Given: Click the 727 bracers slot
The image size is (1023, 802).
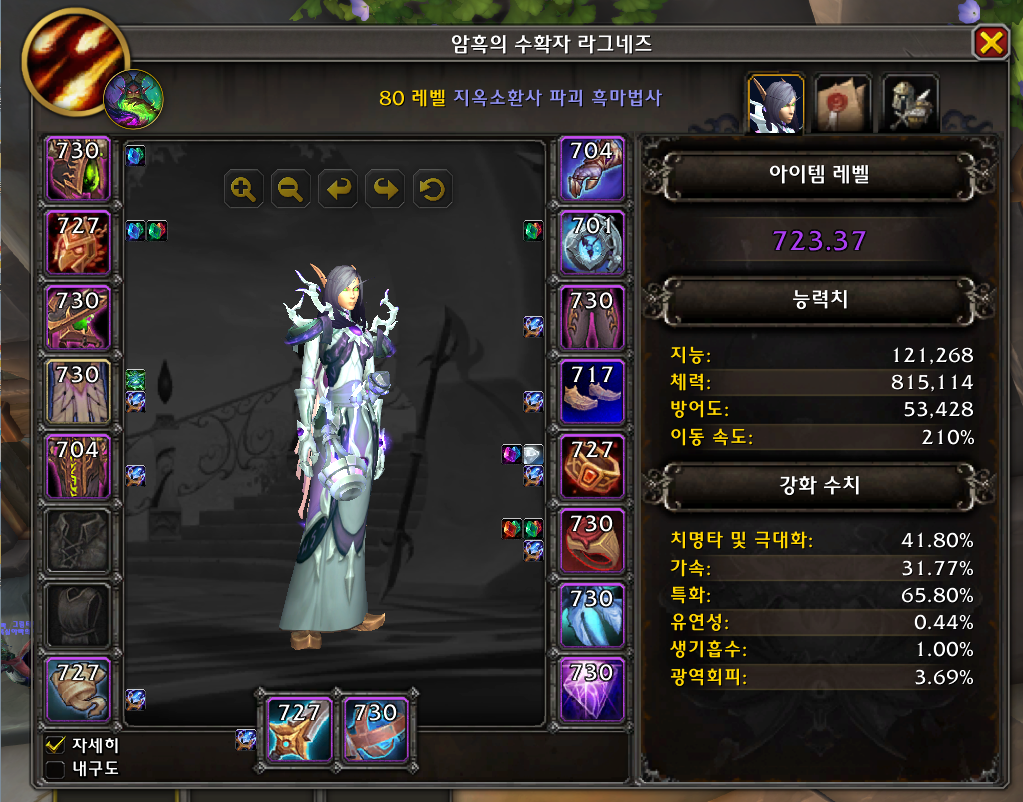Looking at the screenshot, I should tap(79, 690).
